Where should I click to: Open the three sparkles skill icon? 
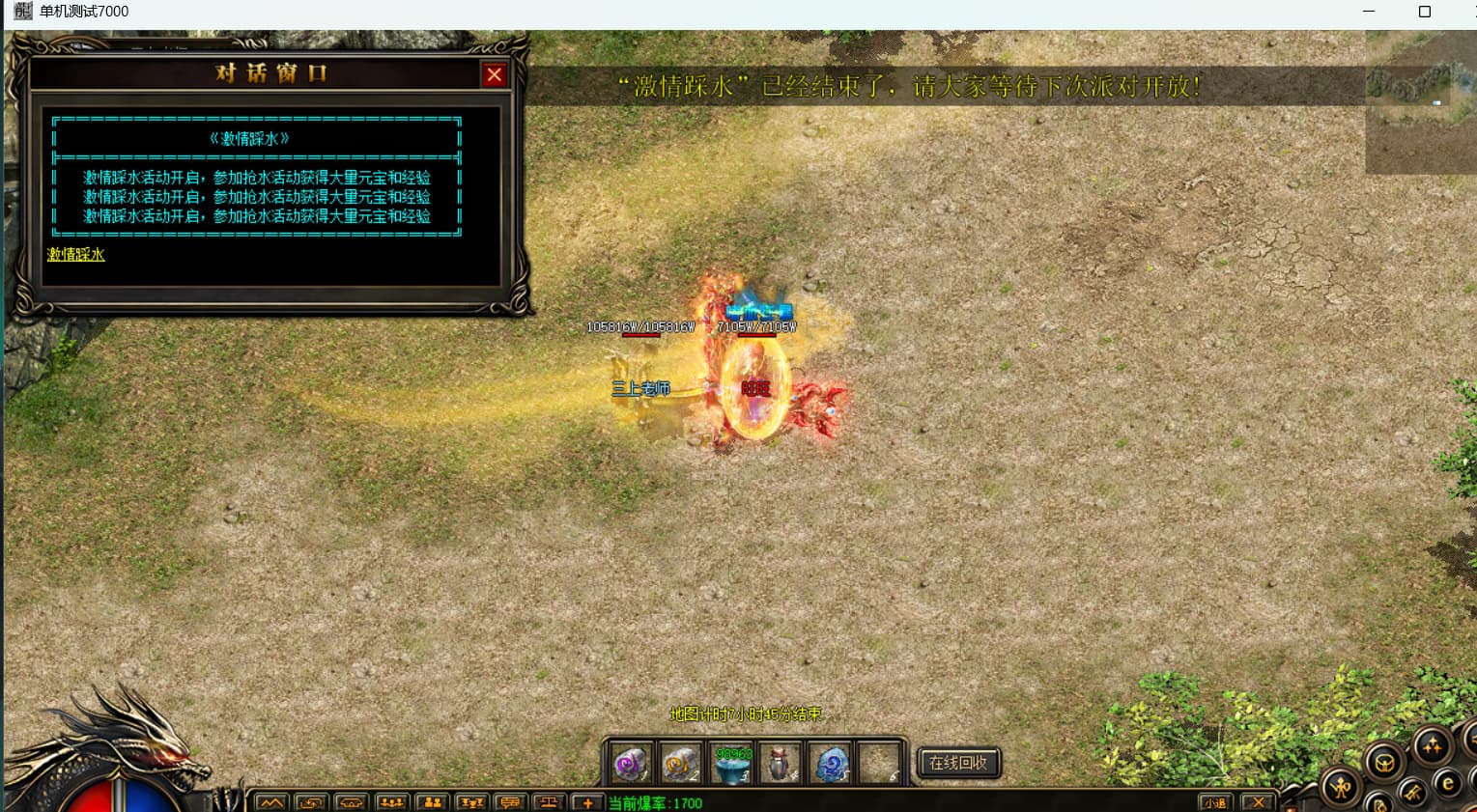click(1431, 745)
